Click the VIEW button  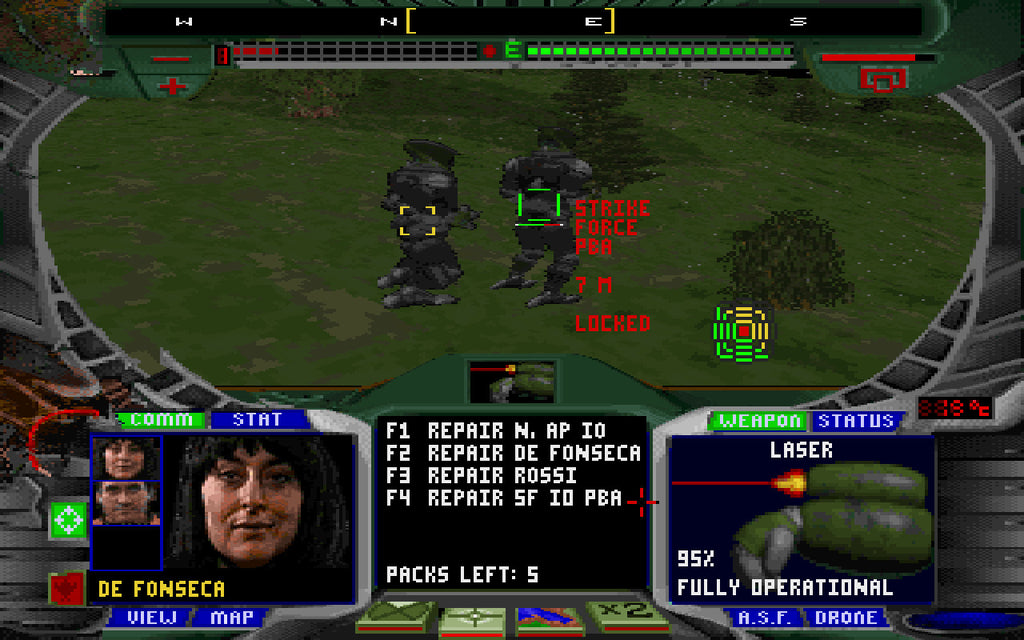[x=151, y=617]
